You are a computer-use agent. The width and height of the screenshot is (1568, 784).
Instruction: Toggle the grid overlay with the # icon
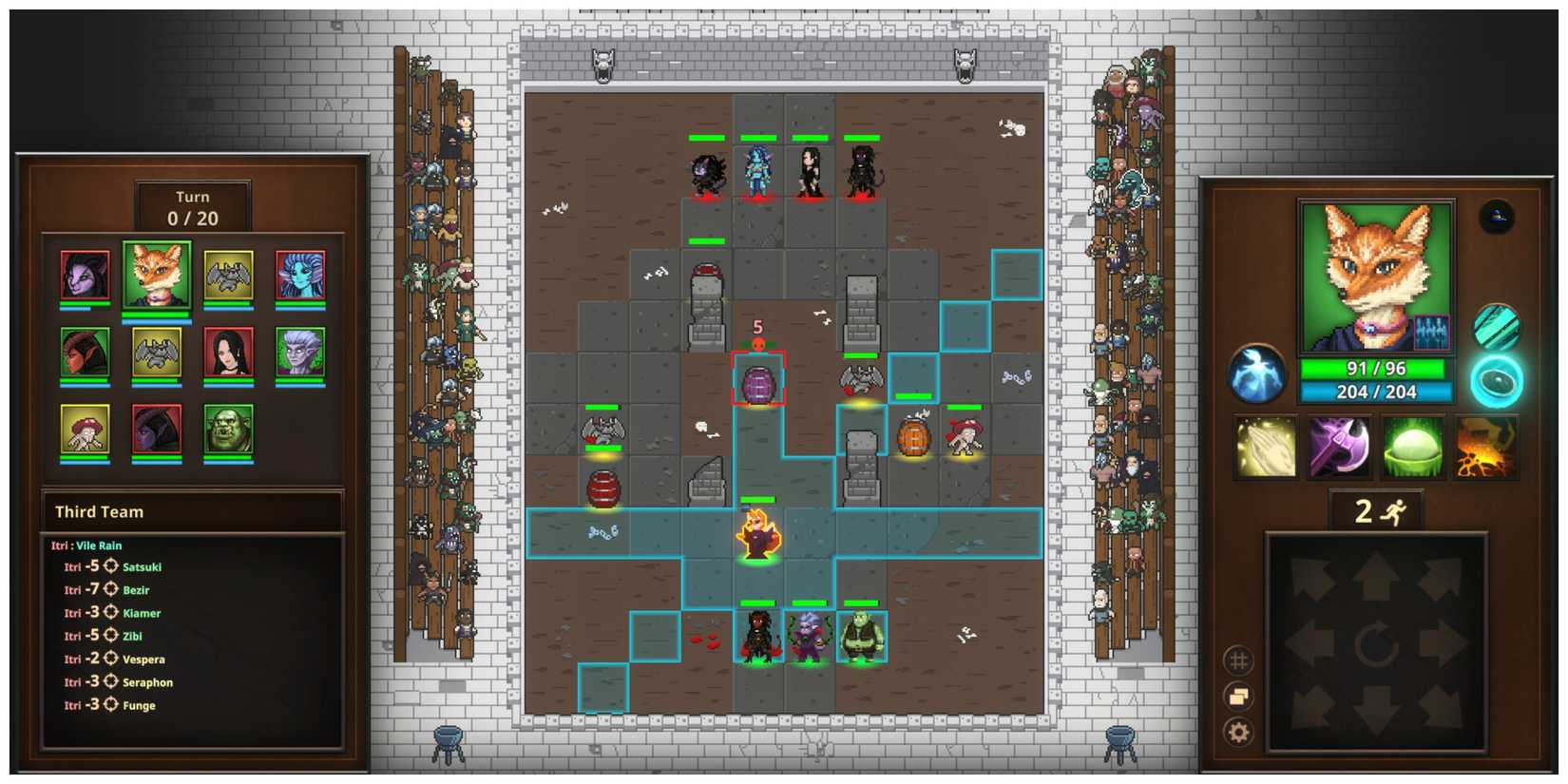(1237, 659)
